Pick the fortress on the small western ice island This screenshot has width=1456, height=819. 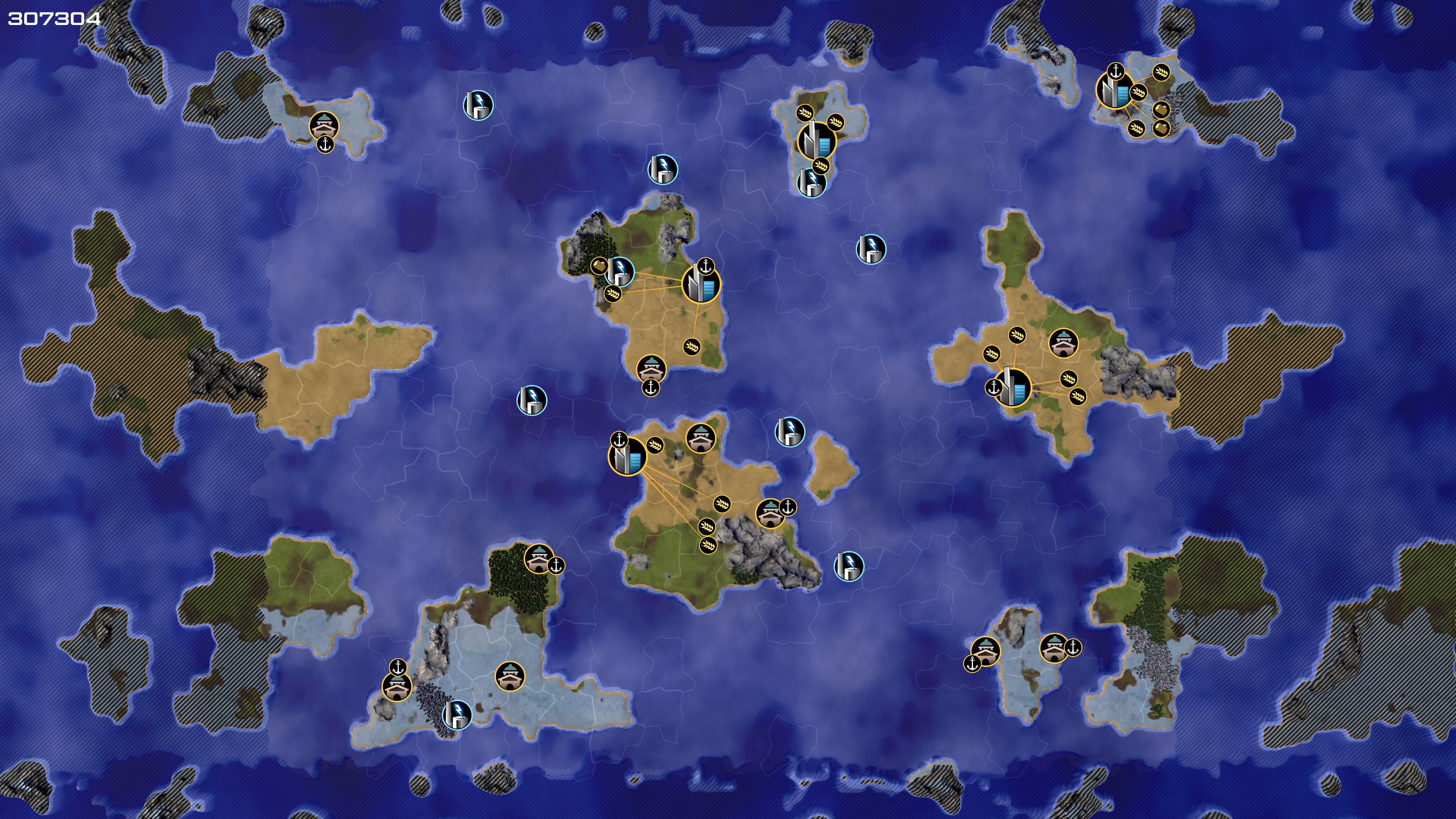click(x=324, y=126)
